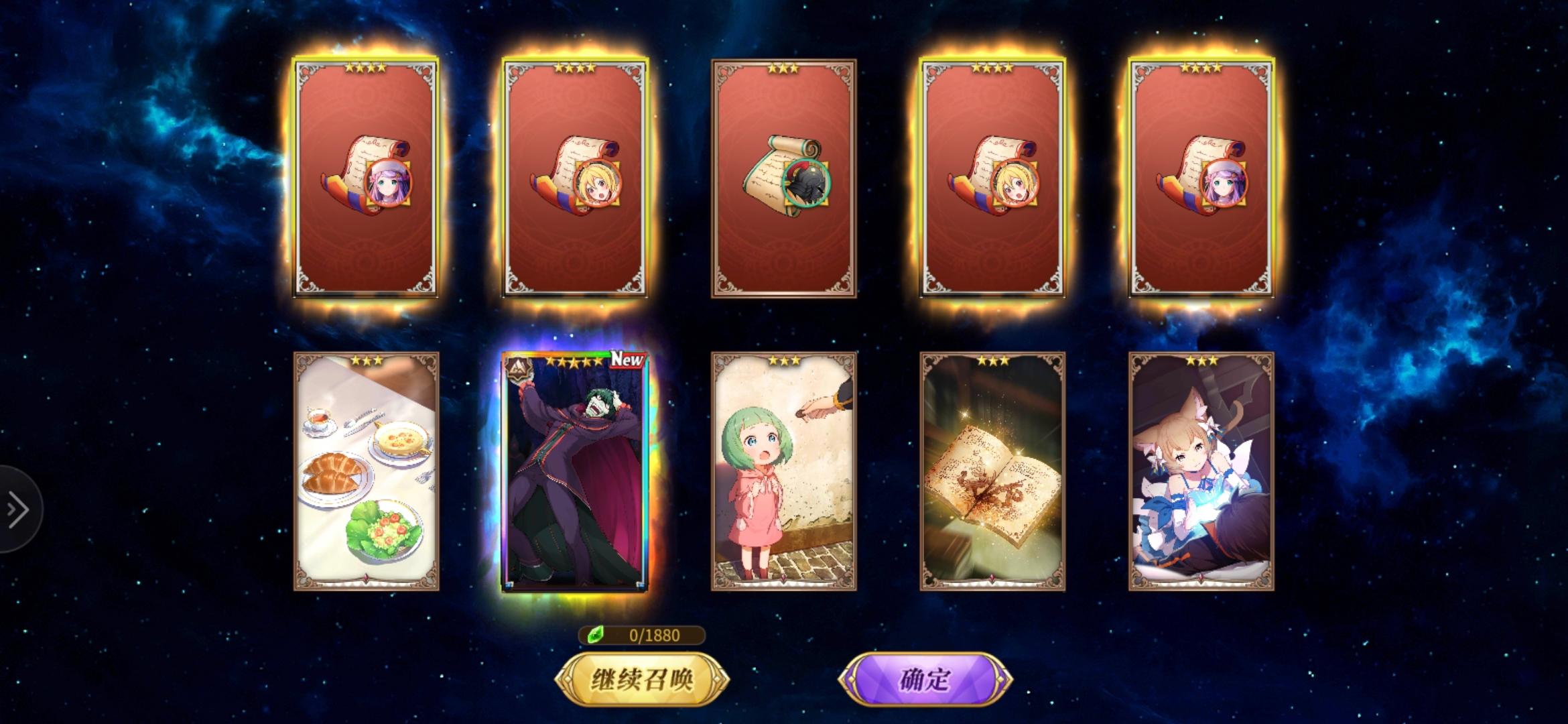Tap the blonde girl portrait on the second scroll card
1568x724 pixels.
click(596, 186)
